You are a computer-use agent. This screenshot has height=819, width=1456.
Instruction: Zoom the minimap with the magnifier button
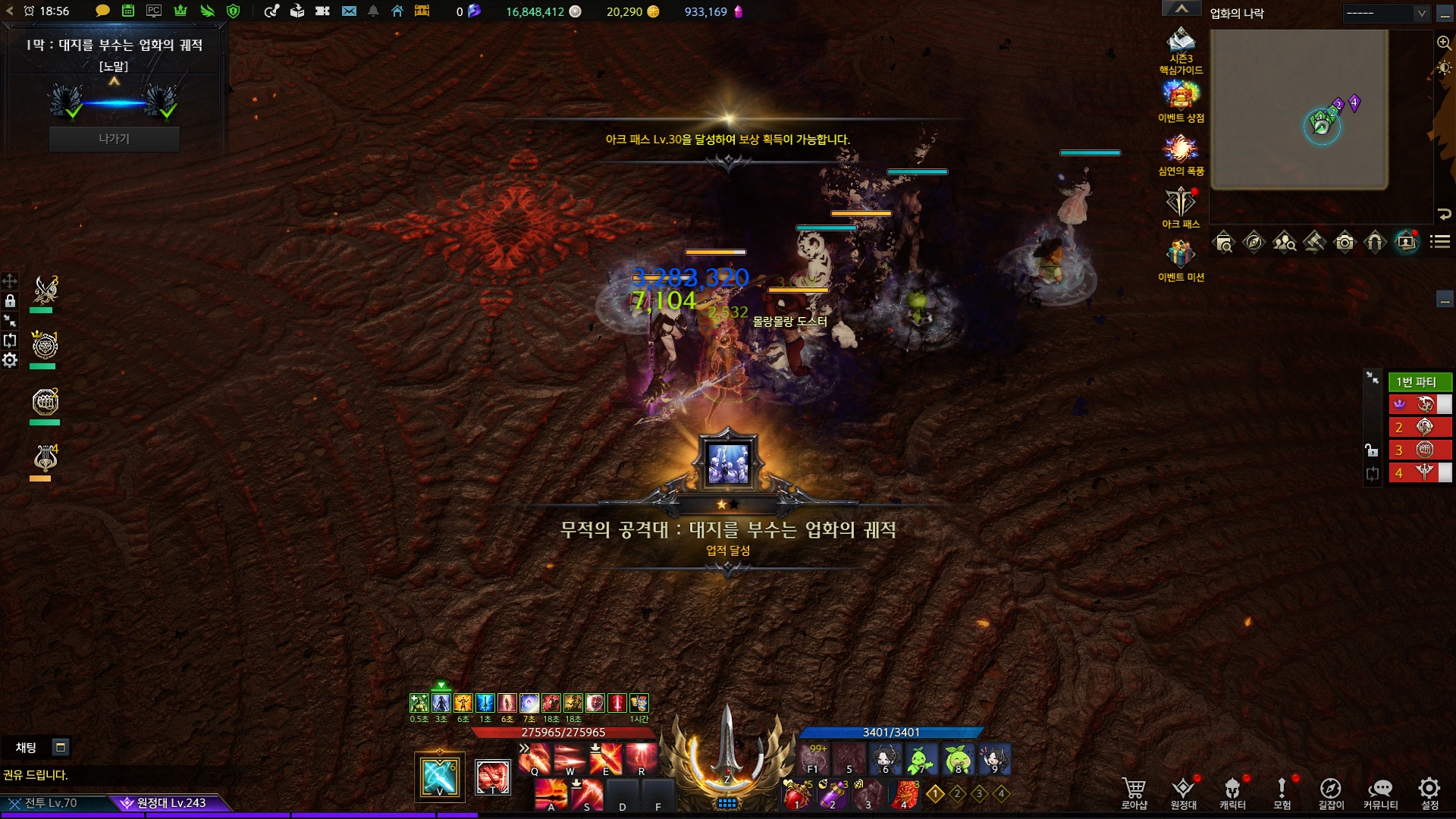[x=1444, y=43]
